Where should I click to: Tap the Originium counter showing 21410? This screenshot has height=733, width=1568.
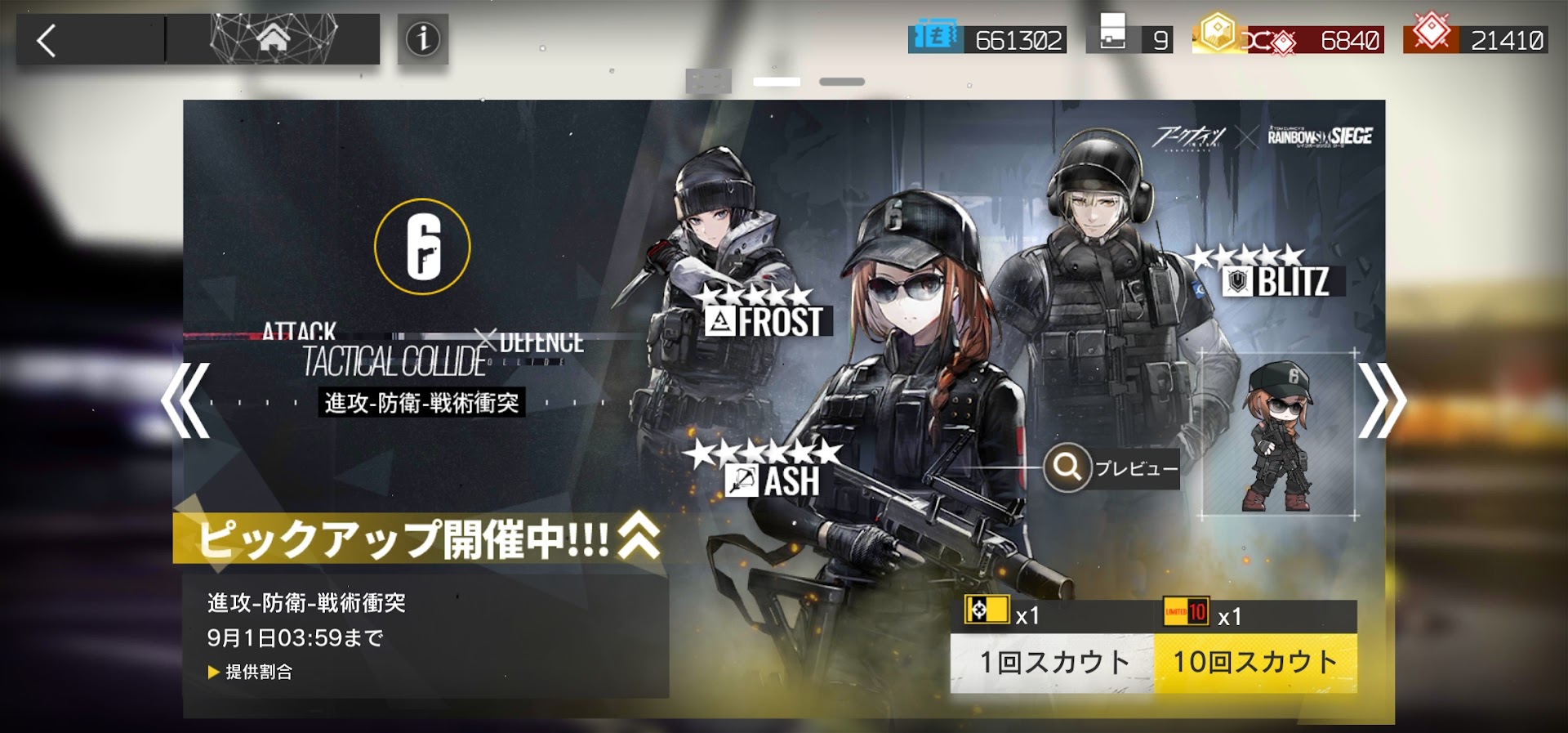pos(1475,39)
